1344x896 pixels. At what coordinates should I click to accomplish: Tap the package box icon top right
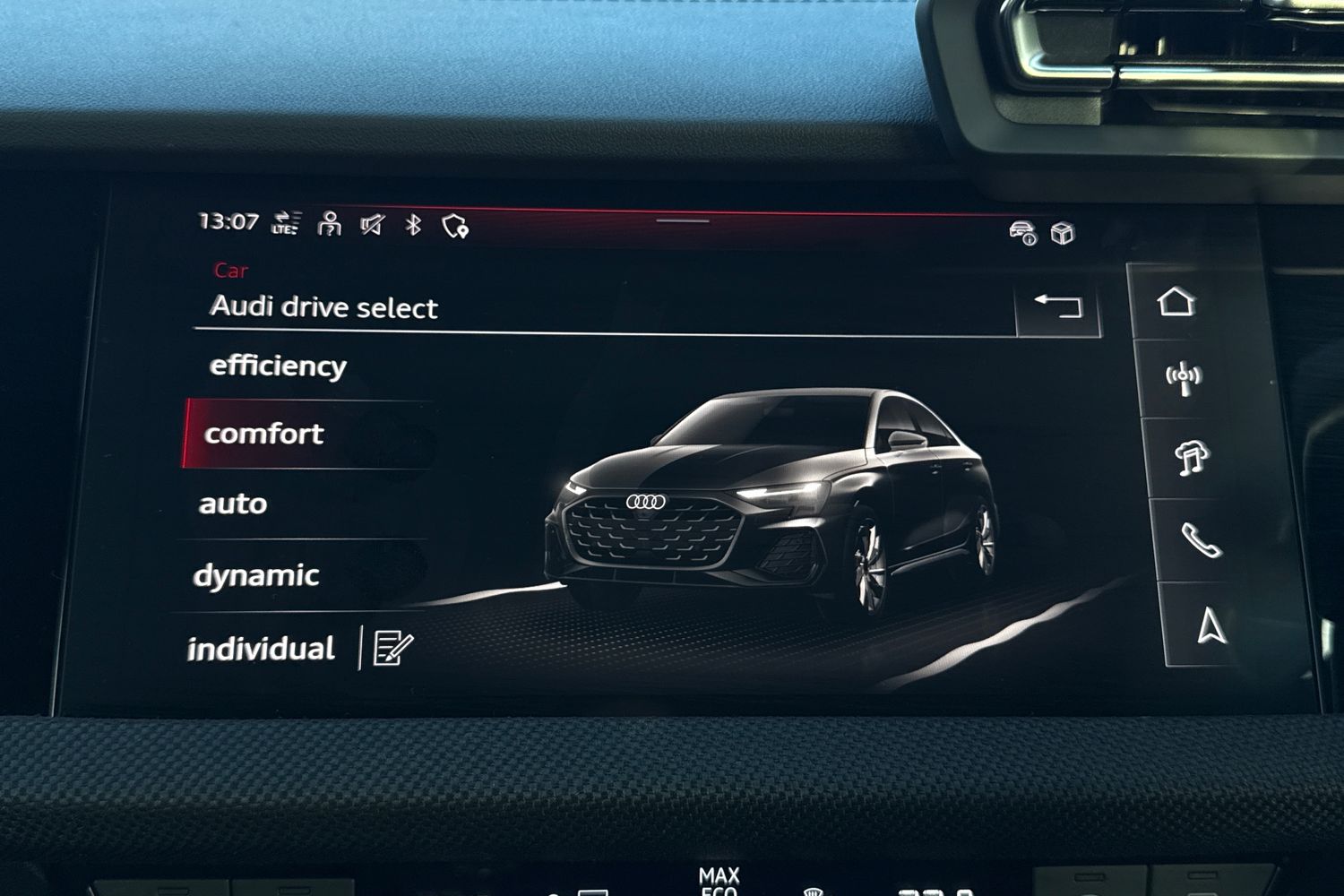pos(1063,231)
